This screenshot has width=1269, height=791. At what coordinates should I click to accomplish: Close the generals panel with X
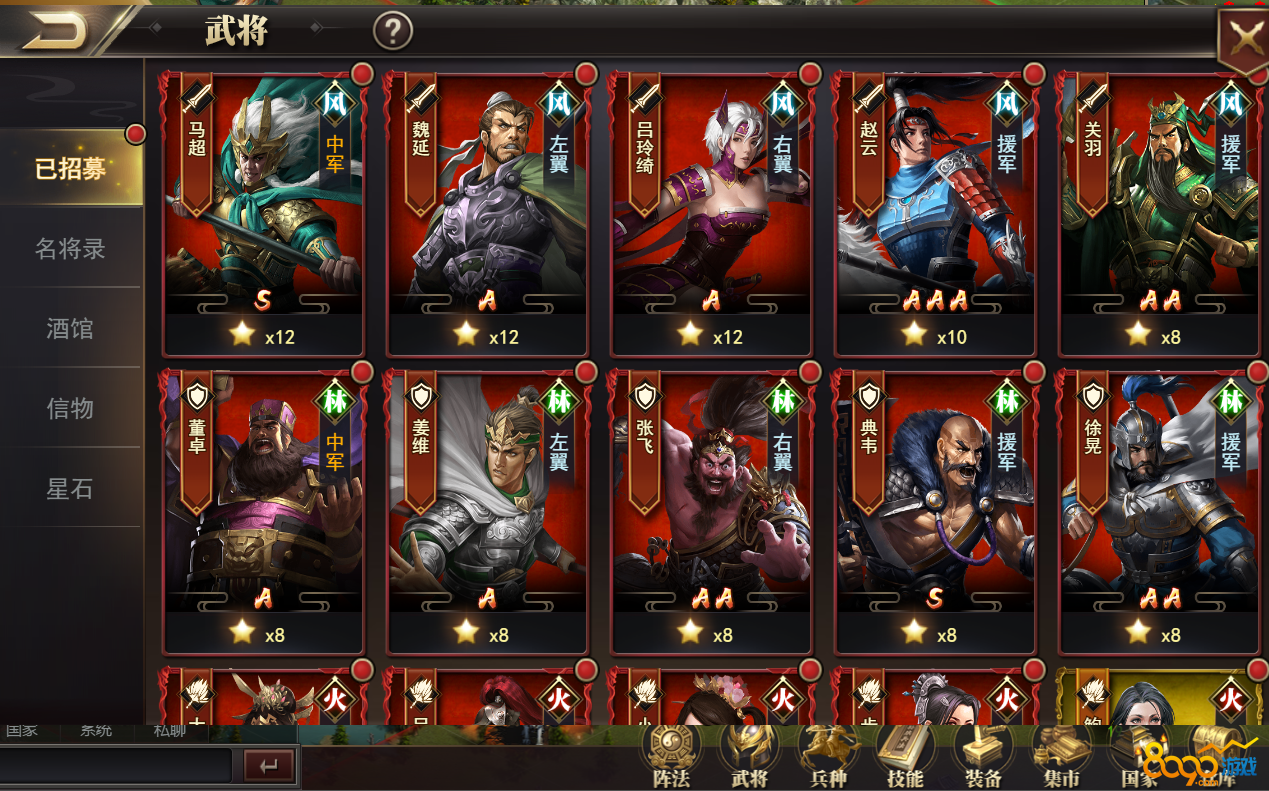point(1245,40)
